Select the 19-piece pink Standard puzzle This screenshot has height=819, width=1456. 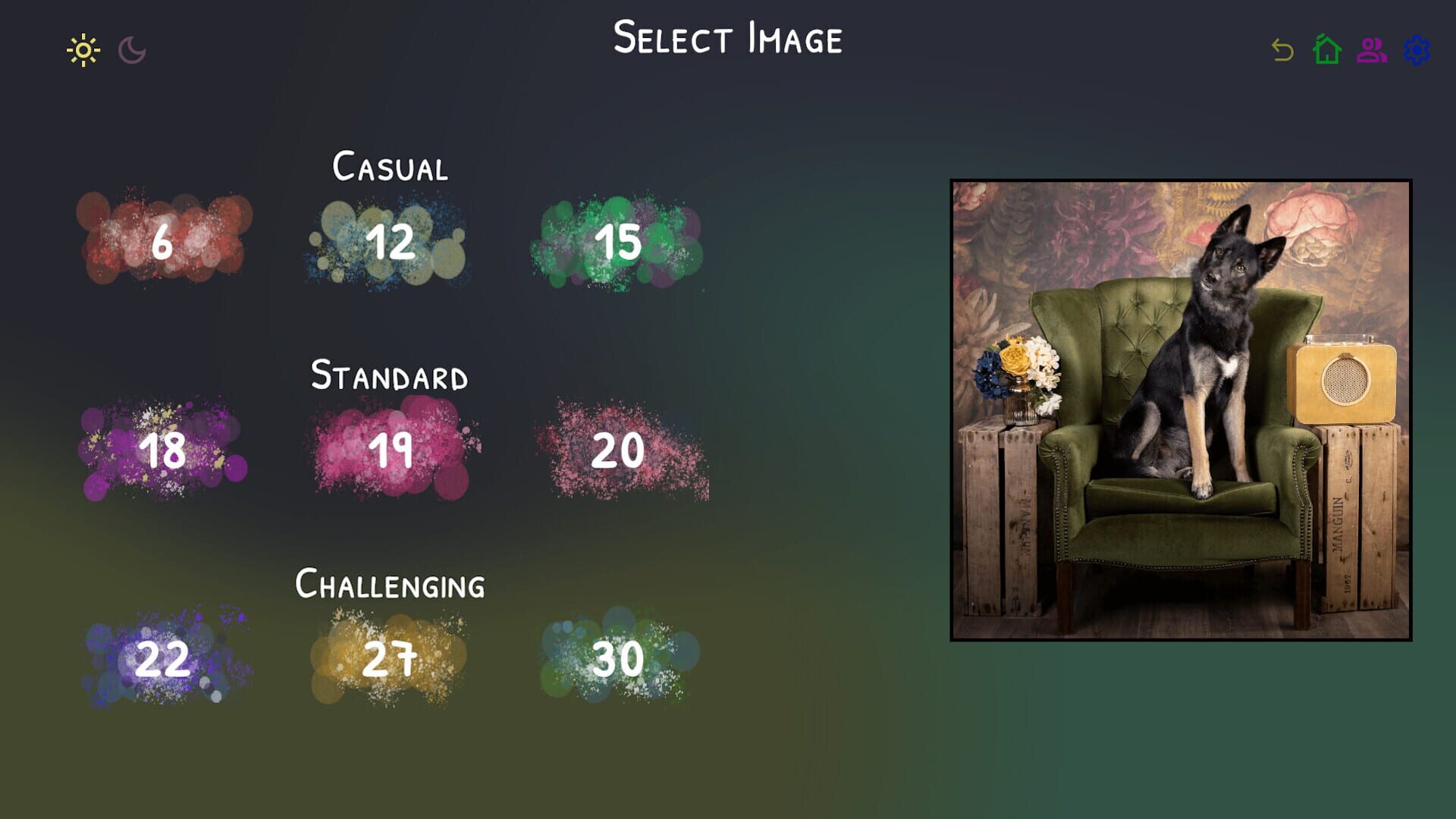[391, 451]
